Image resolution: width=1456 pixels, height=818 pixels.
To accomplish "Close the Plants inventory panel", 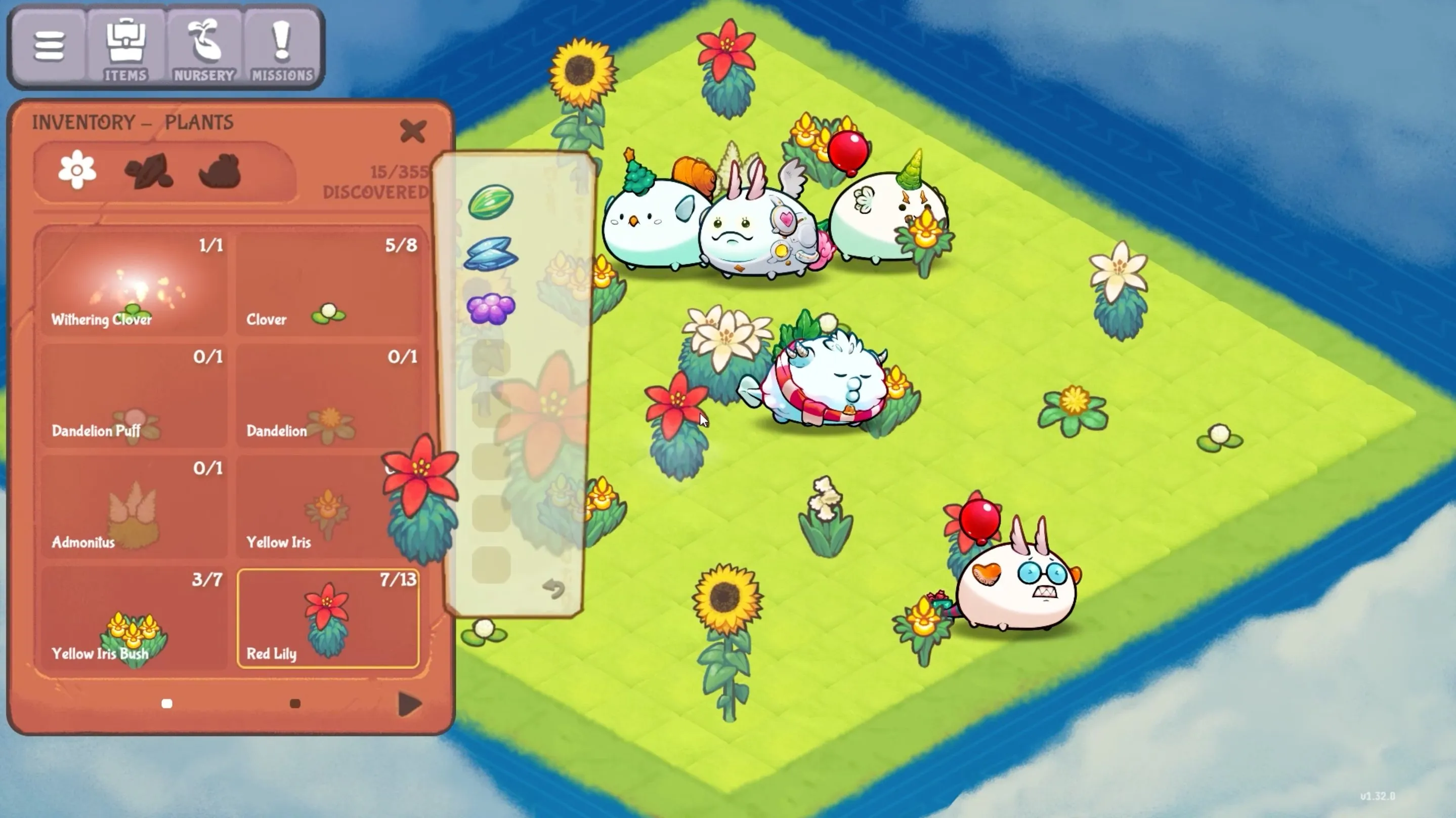I will point(414,131).
